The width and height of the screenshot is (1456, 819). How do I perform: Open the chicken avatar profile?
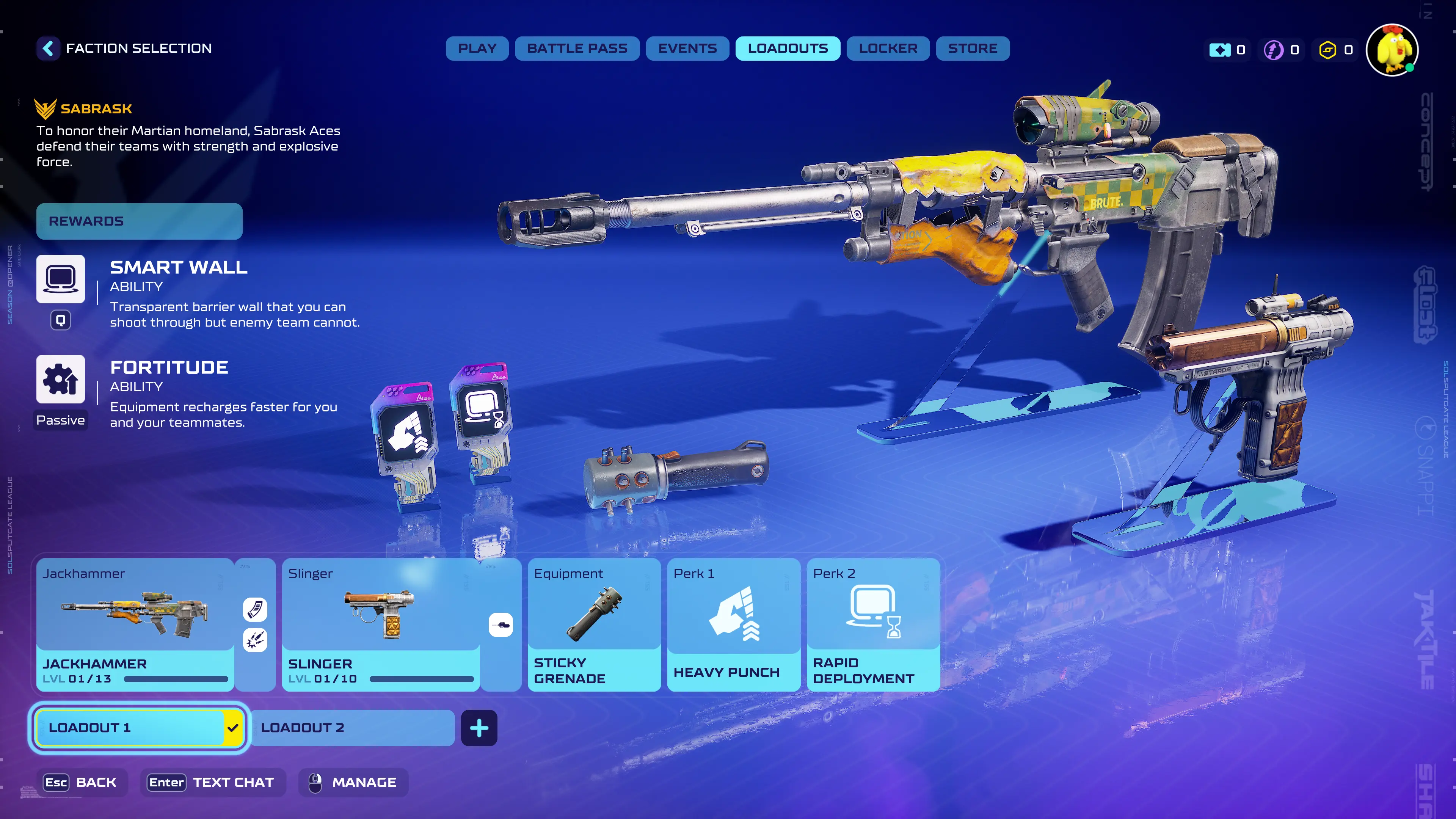point(1392,50)
